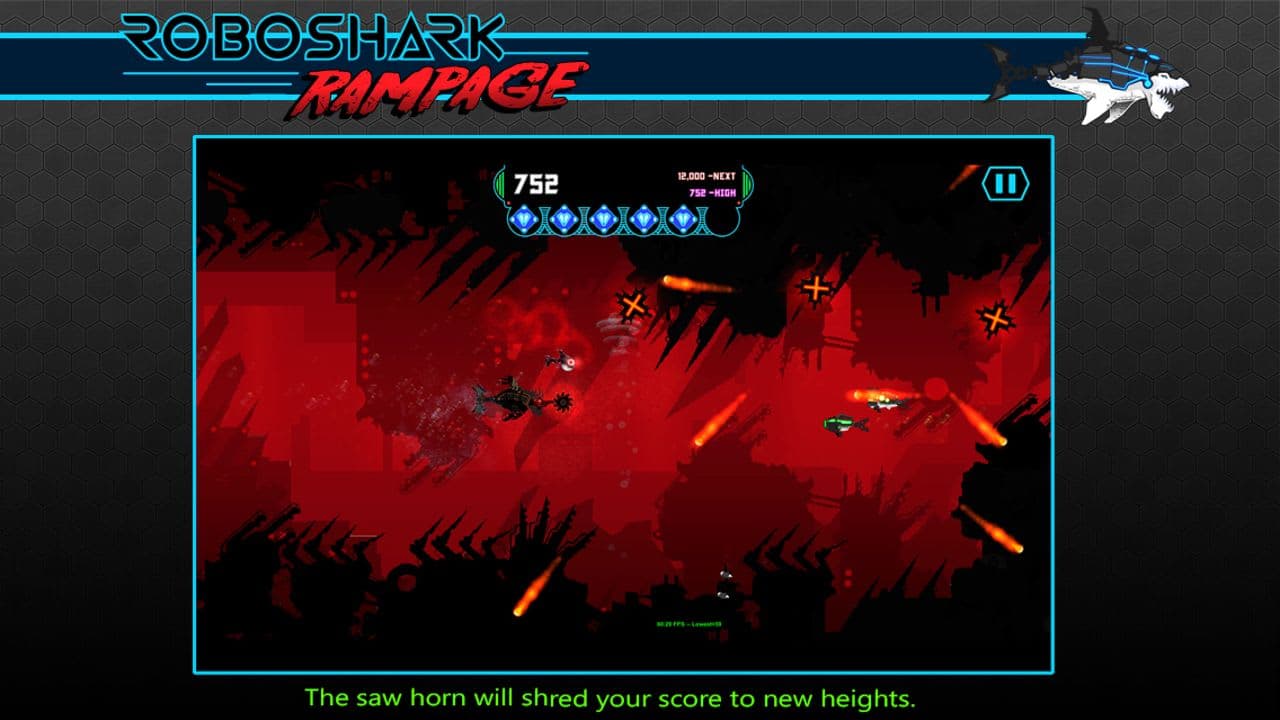Click the pink 752 -HIGH score text

(x=712, y=192)
